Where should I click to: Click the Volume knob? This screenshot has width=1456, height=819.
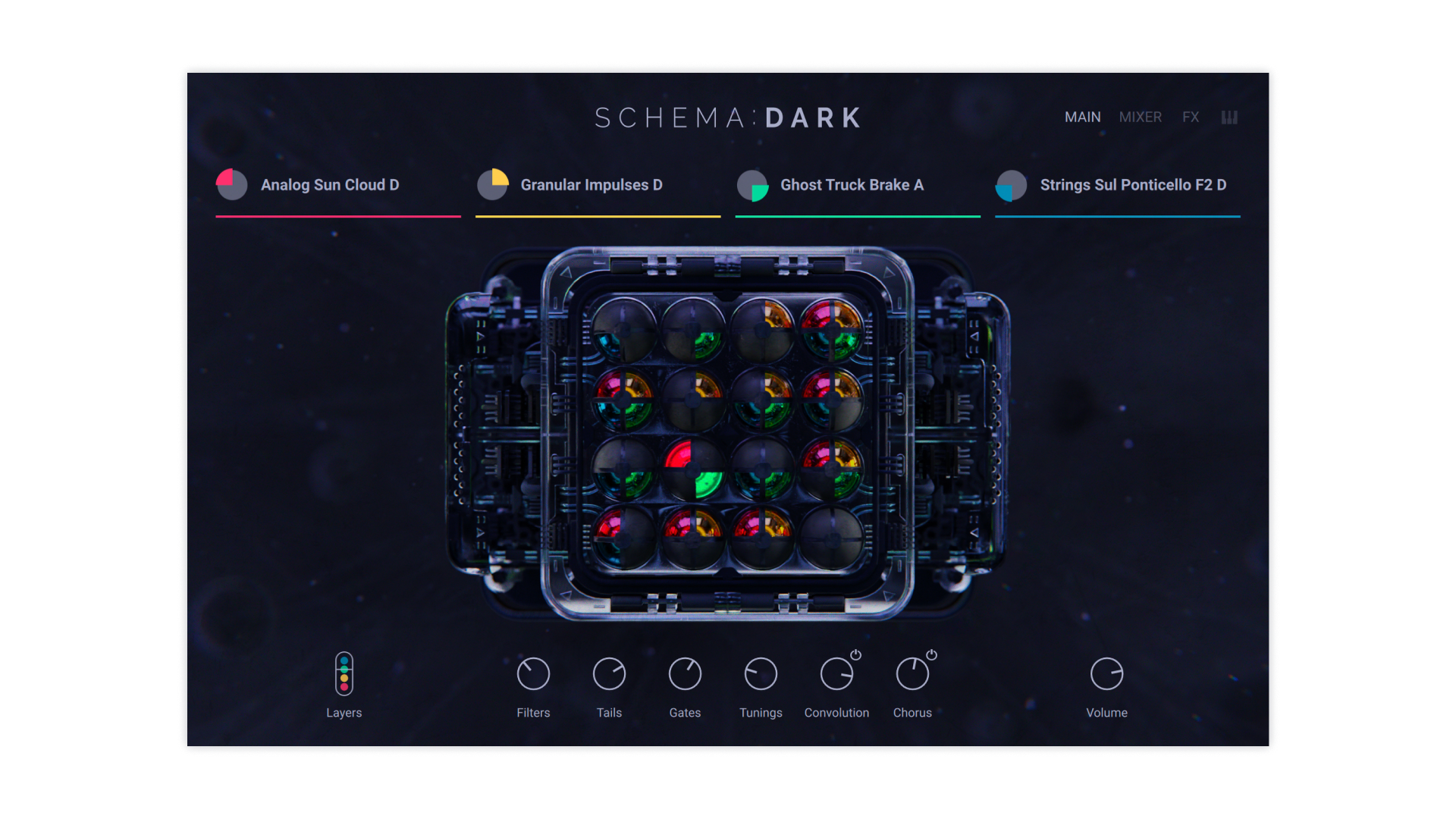1106,673
